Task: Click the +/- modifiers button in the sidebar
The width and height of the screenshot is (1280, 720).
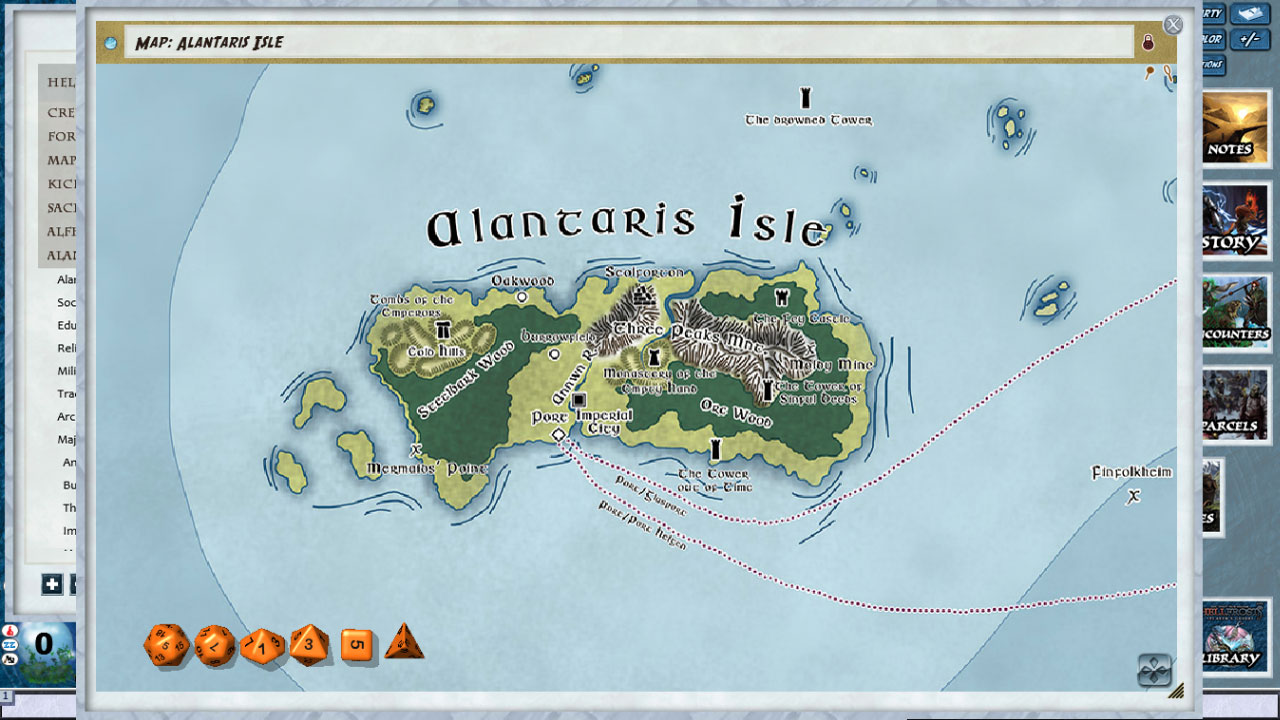Action: [1250, 39]
